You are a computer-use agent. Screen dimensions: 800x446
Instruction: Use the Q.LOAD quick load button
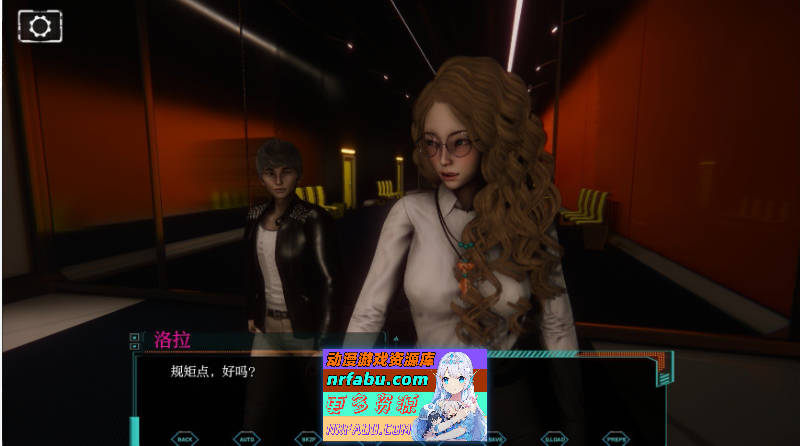(x=555, y=438)
